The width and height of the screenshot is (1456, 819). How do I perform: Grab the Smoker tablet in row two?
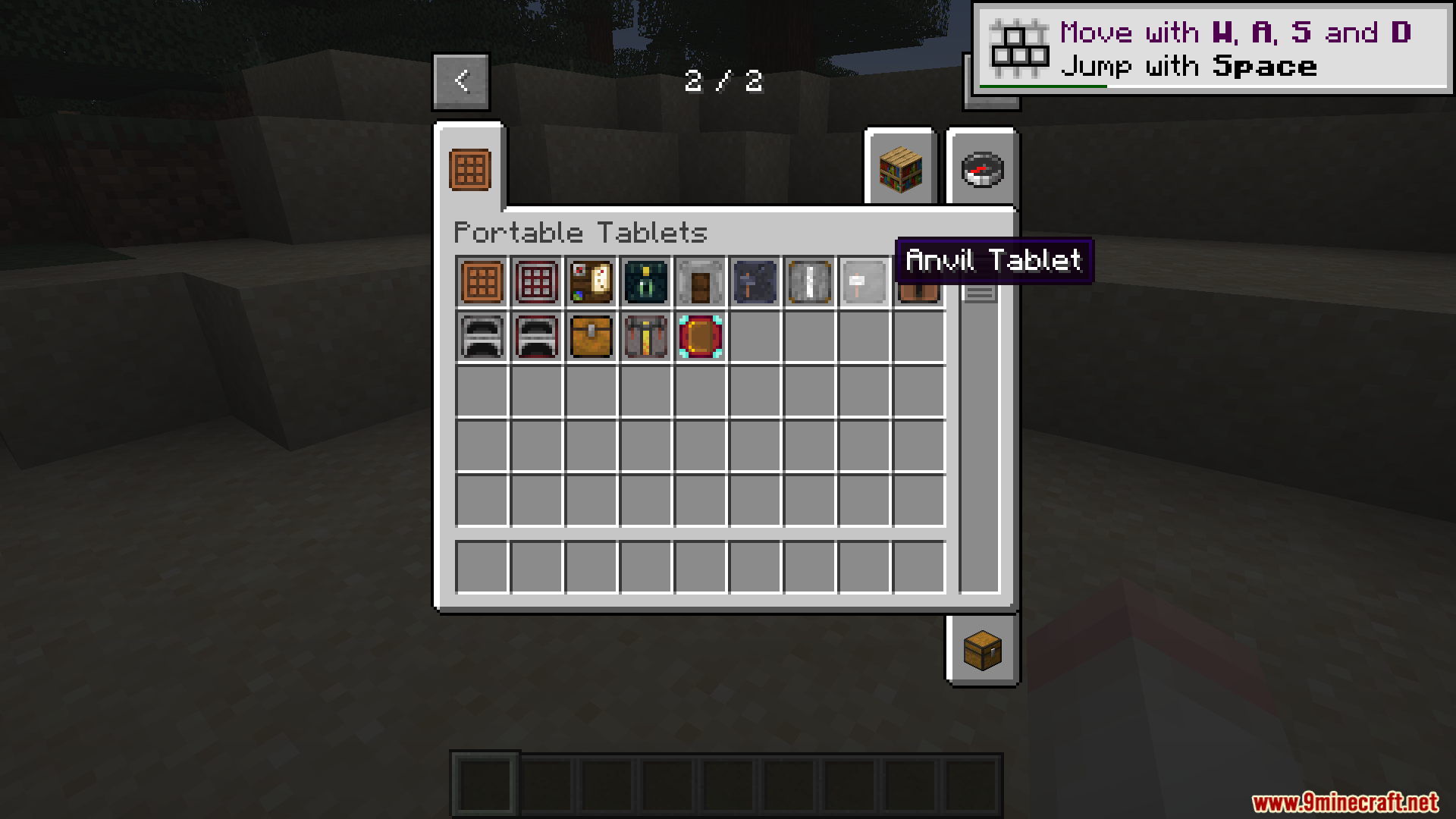[535, 336]
